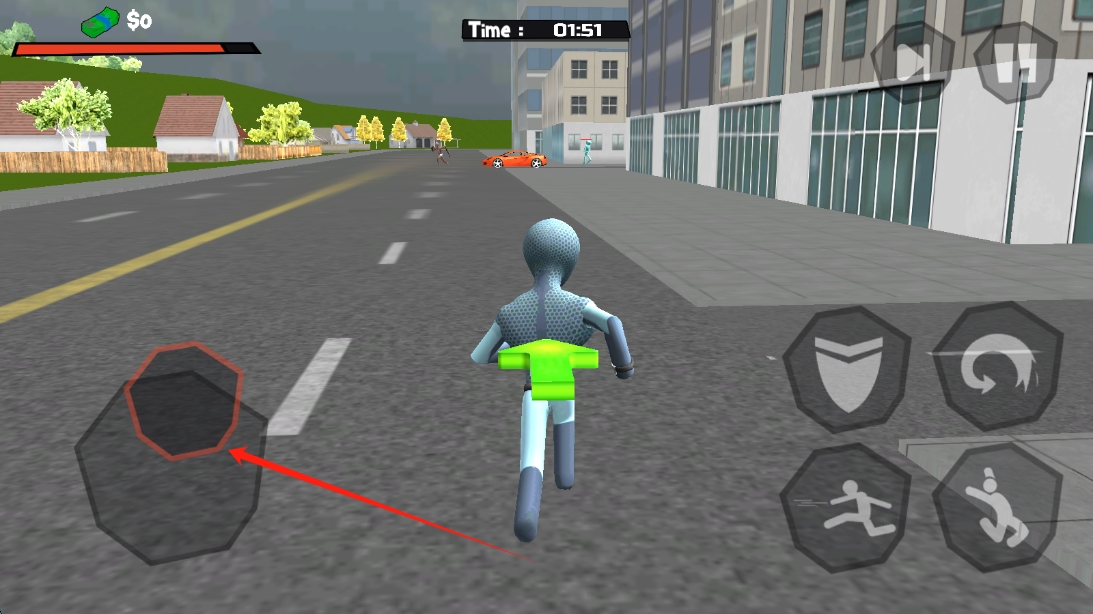Tap the red-outlined joystick thumb pad
Viewport: 1093px width, 614px height.
(185, 400)
